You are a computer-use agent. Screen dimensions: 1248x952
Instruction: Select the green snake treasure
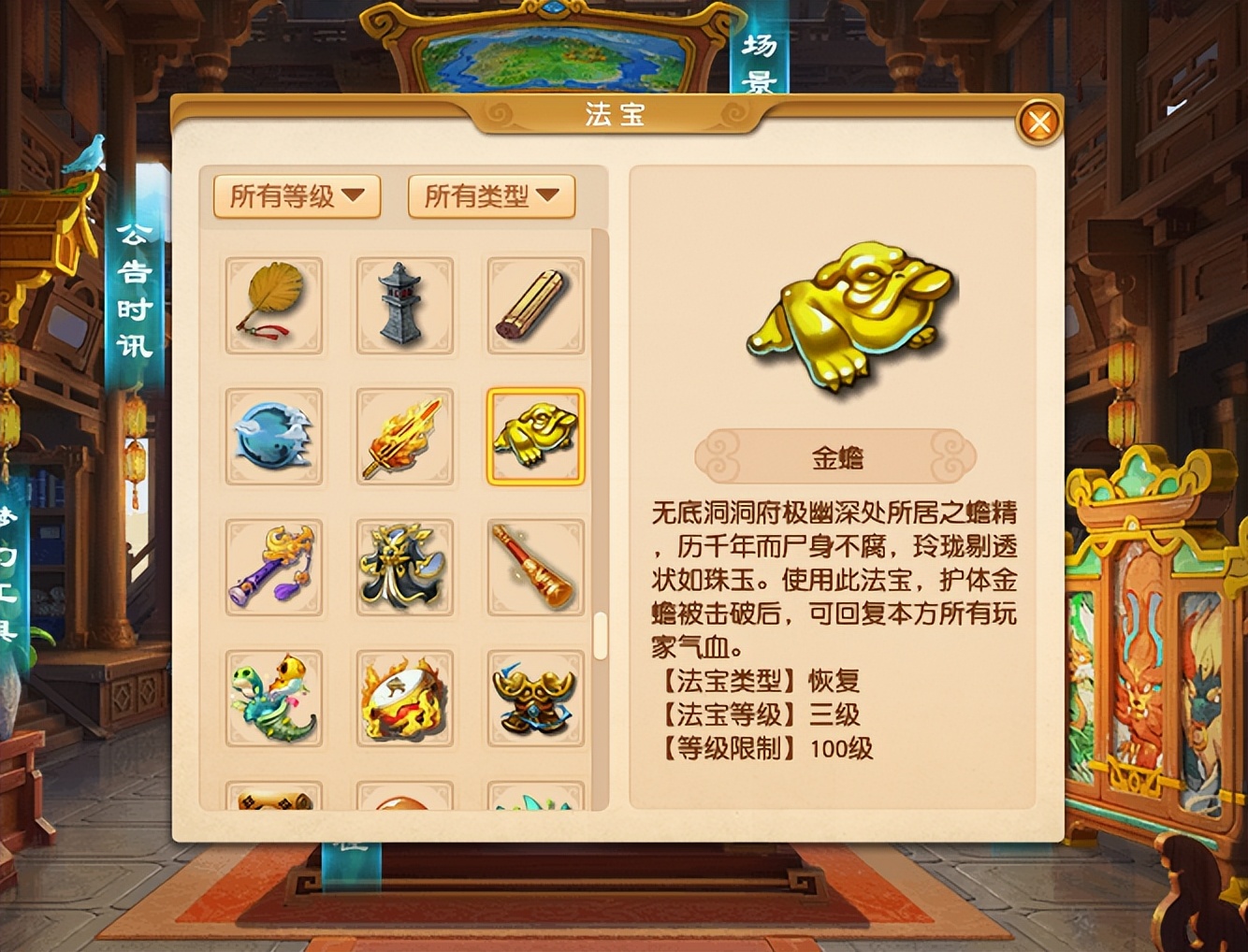pos(273,700)
